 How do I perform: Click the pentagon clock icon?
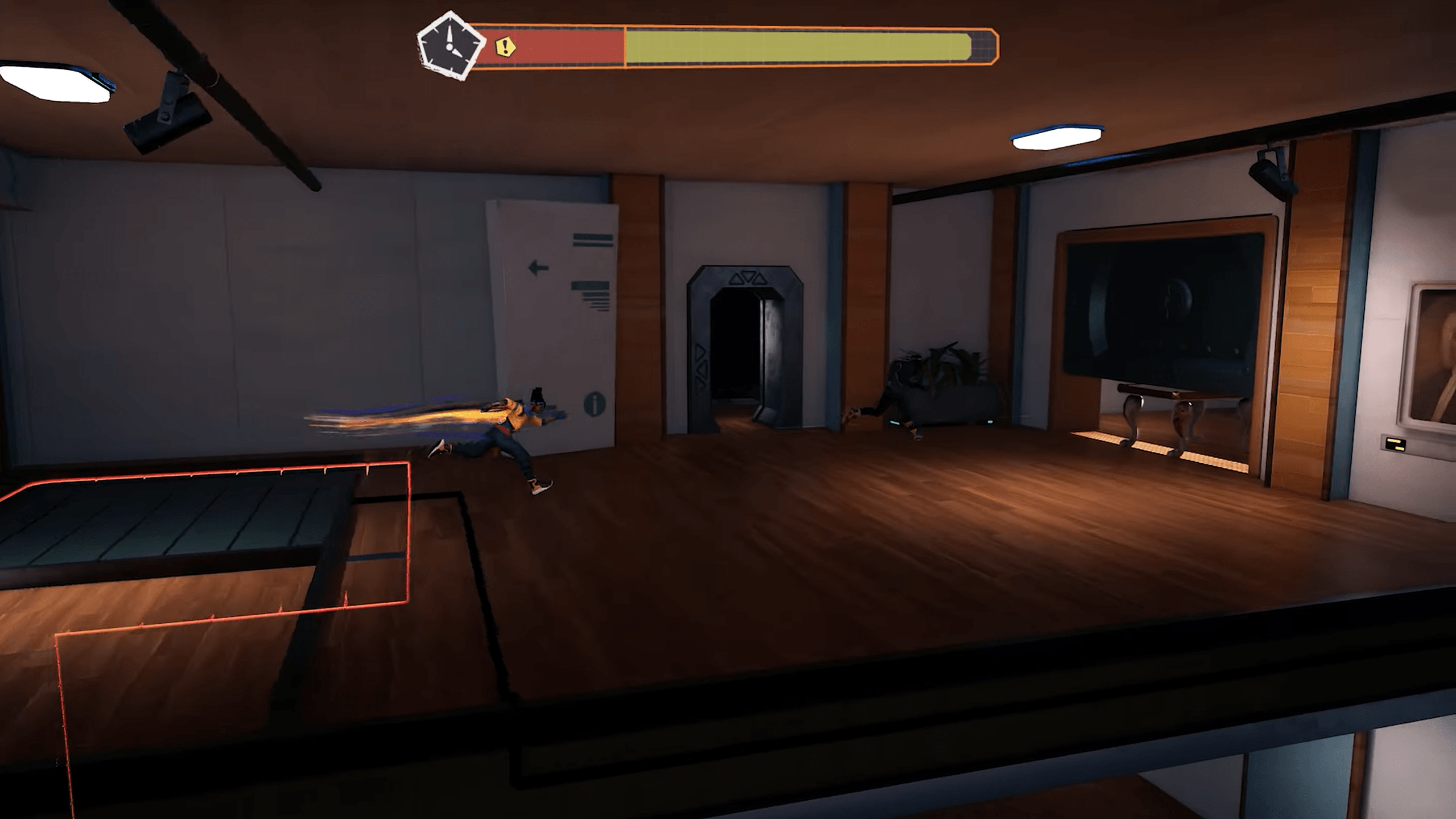pyautogui.click(x=450, y=46)
